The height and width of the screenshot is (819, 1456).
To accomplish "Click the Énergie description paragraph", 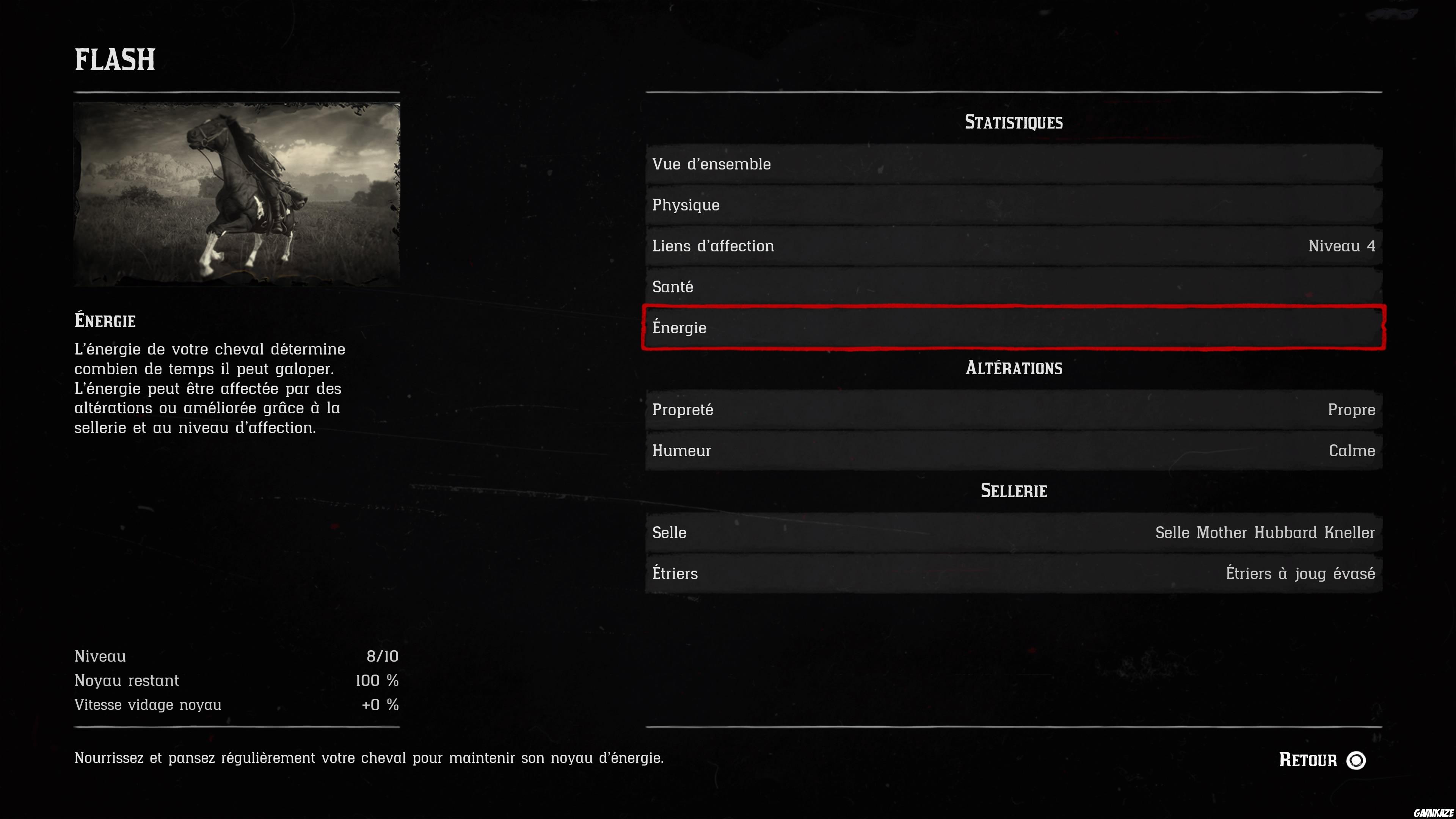I will coord(209,389).
